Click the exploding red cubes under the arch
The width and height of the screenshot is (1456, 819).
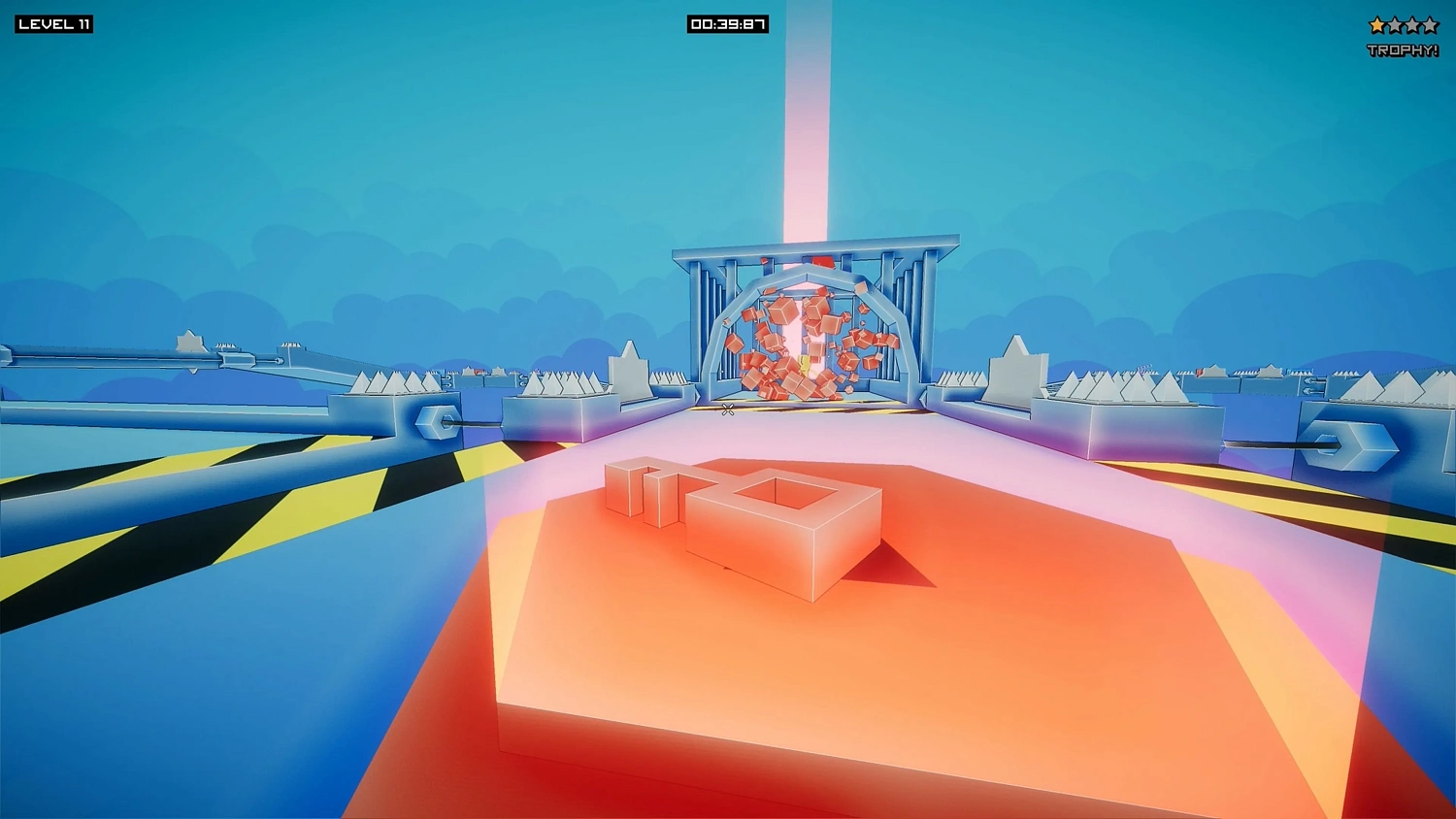coord(801,340)
